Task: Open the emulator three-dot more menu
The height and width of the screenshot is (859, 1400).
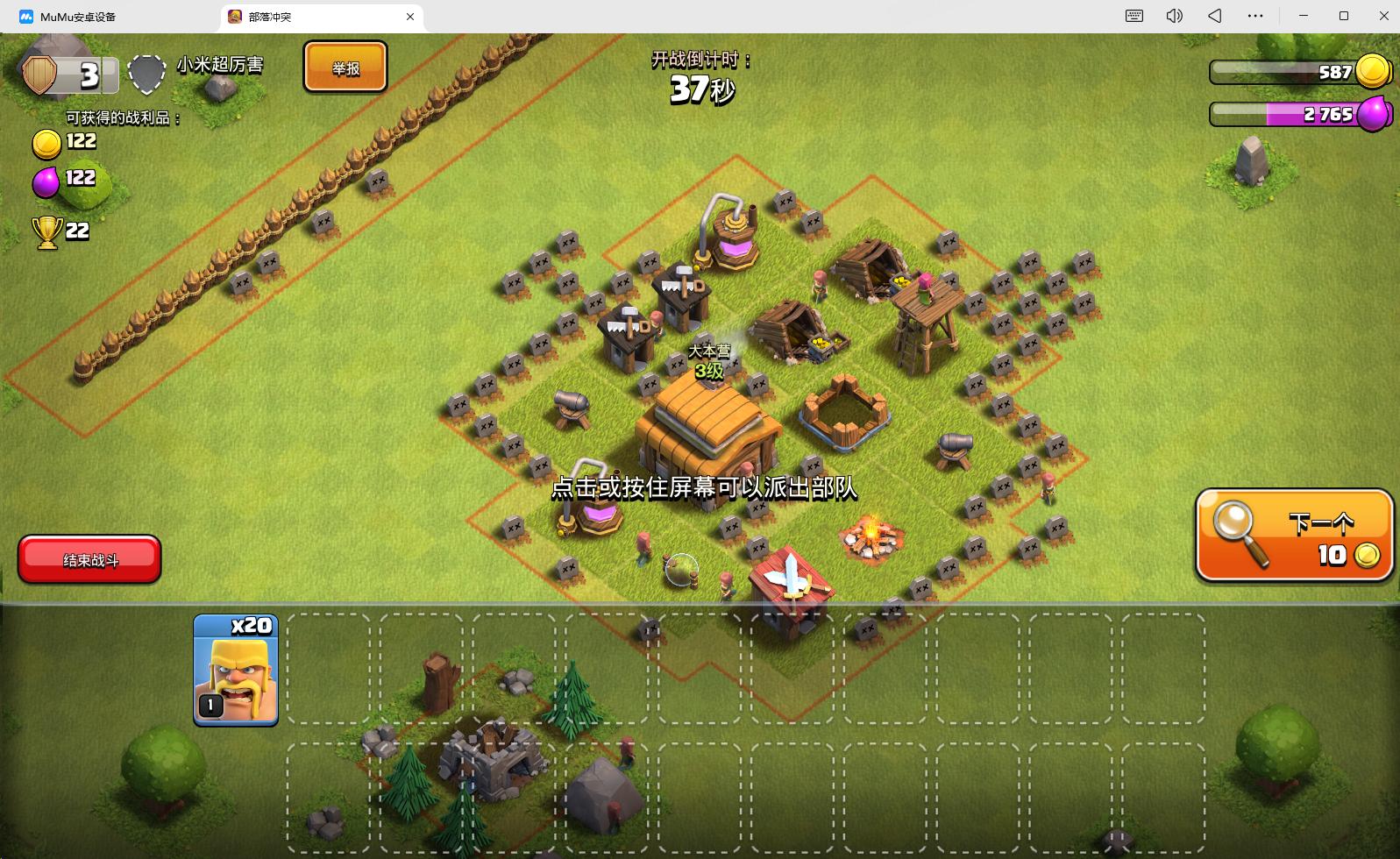Action: click(x=1255, y=17)
